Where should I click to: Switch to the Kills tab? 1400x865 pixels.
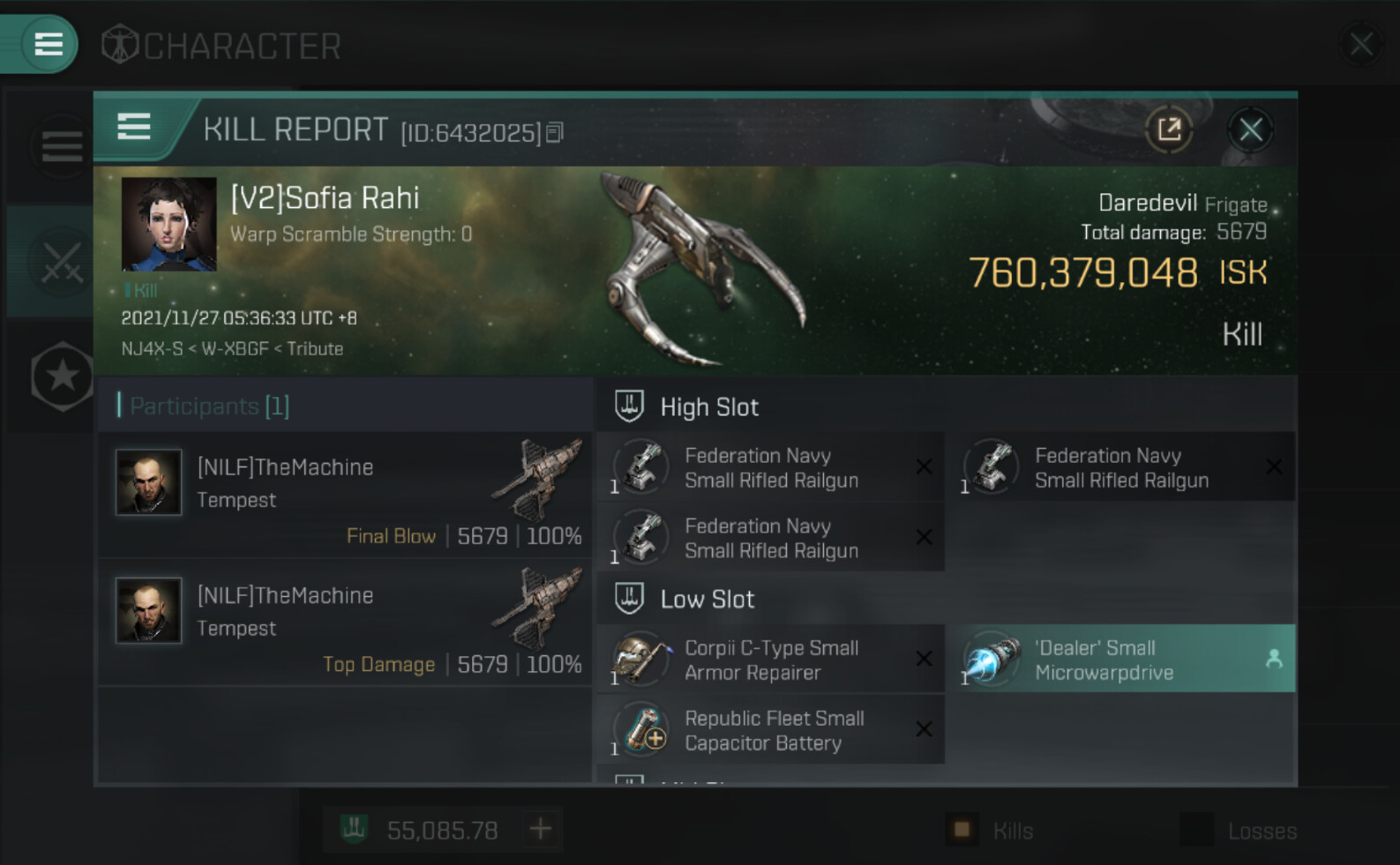click(x=991, y=831)
